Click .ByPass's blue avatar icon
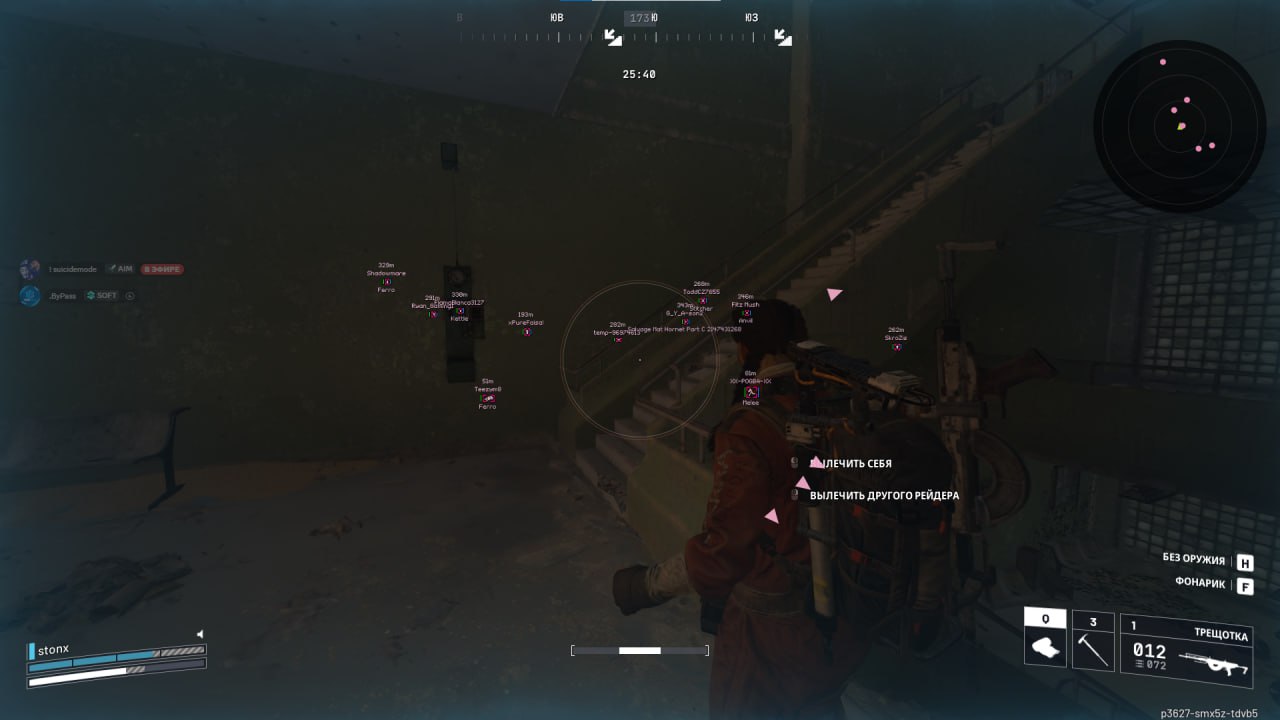Viewport: 1280px width, 720px height. [x=28, y=296]
